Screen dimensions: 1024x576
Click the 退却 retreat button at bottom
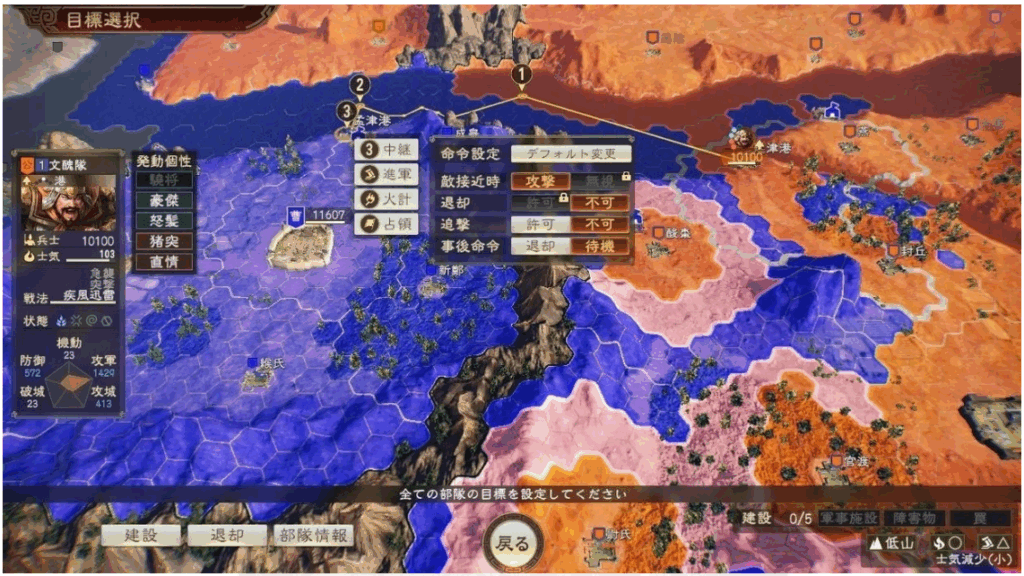click(x=227, y=536)
